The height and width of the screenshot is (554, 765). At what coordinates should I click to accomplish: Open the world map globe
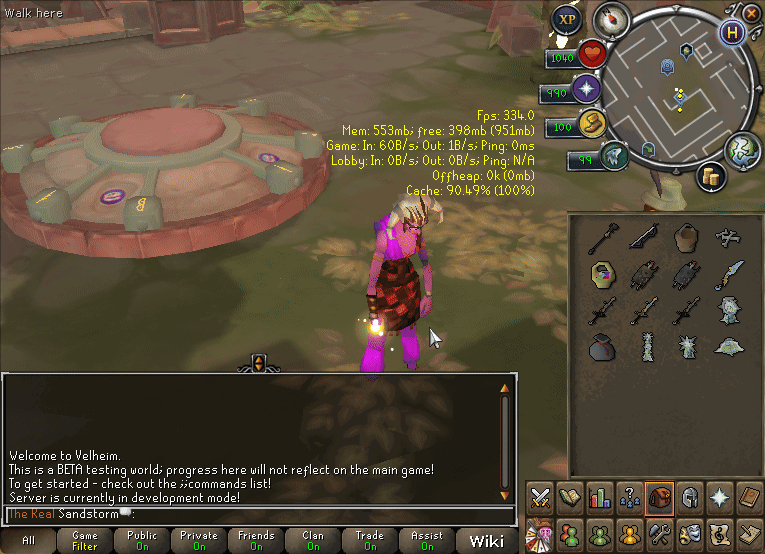[741, 149]
